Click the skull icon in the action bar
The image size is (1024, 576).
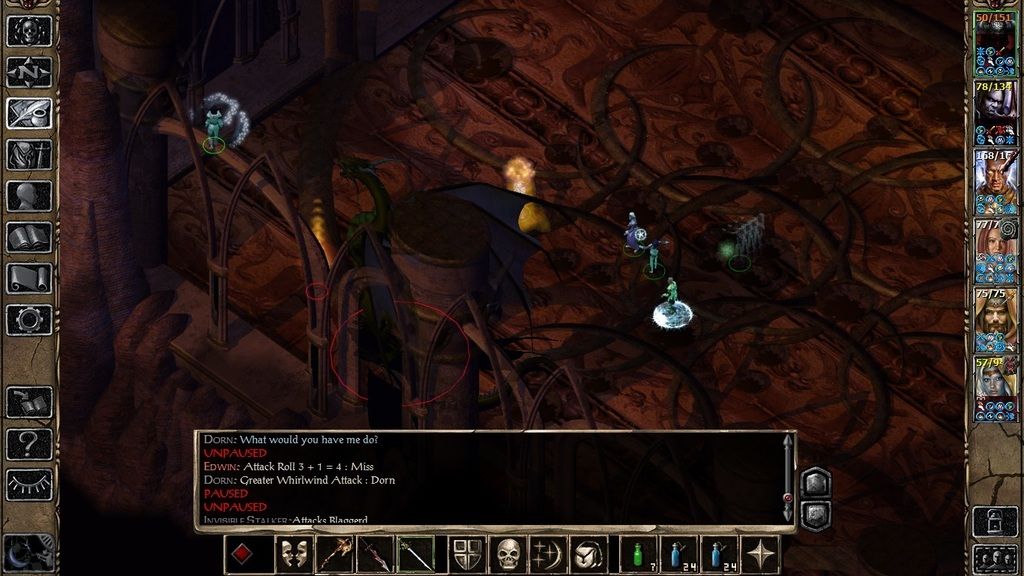point(509,554)
